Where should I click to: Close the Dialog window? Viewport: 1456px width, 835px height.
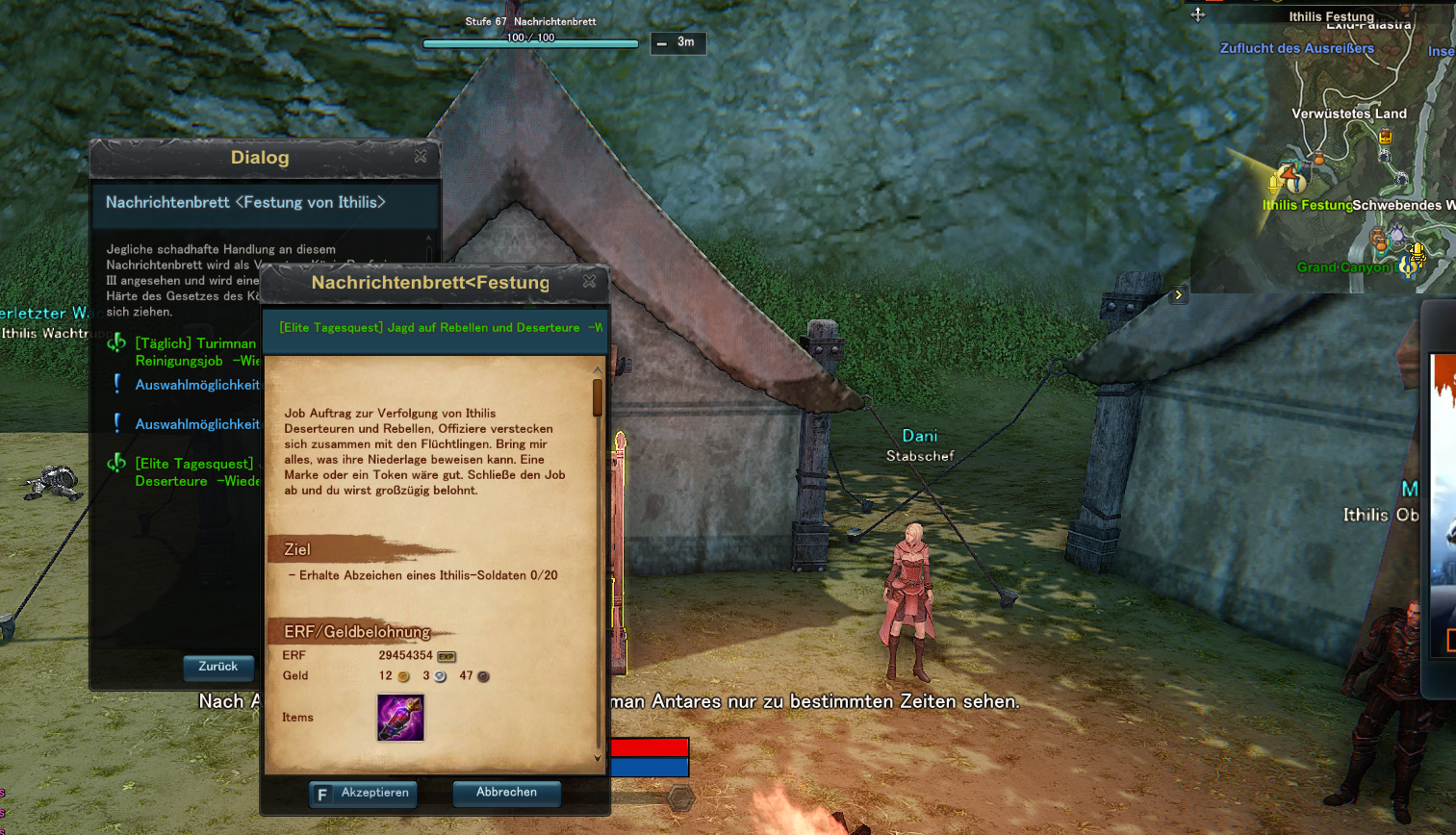click(421, 156)
